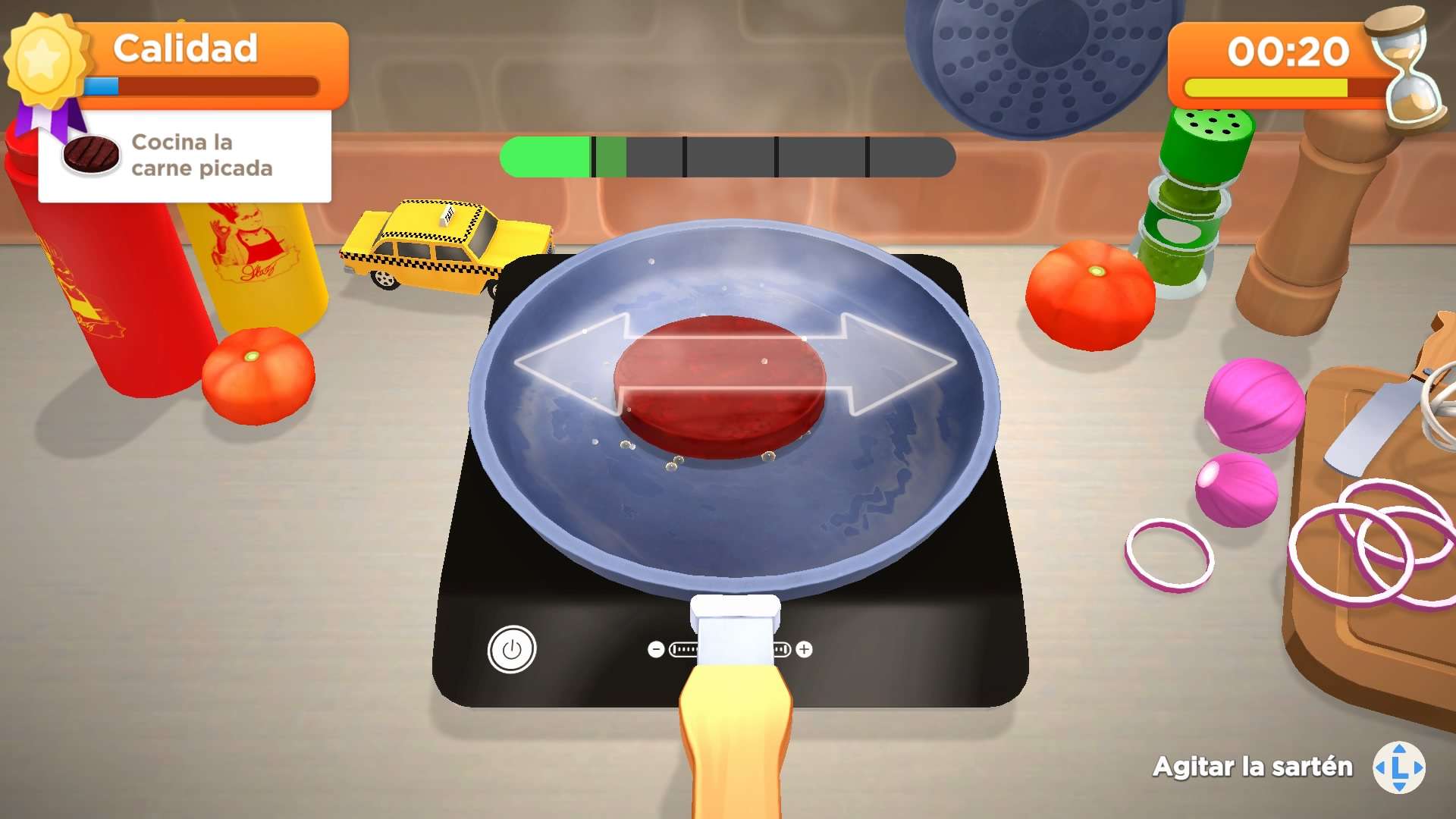Select the gold medal Calidad badge
Viewport: 1456px width, 819px height.
[45, 61]
